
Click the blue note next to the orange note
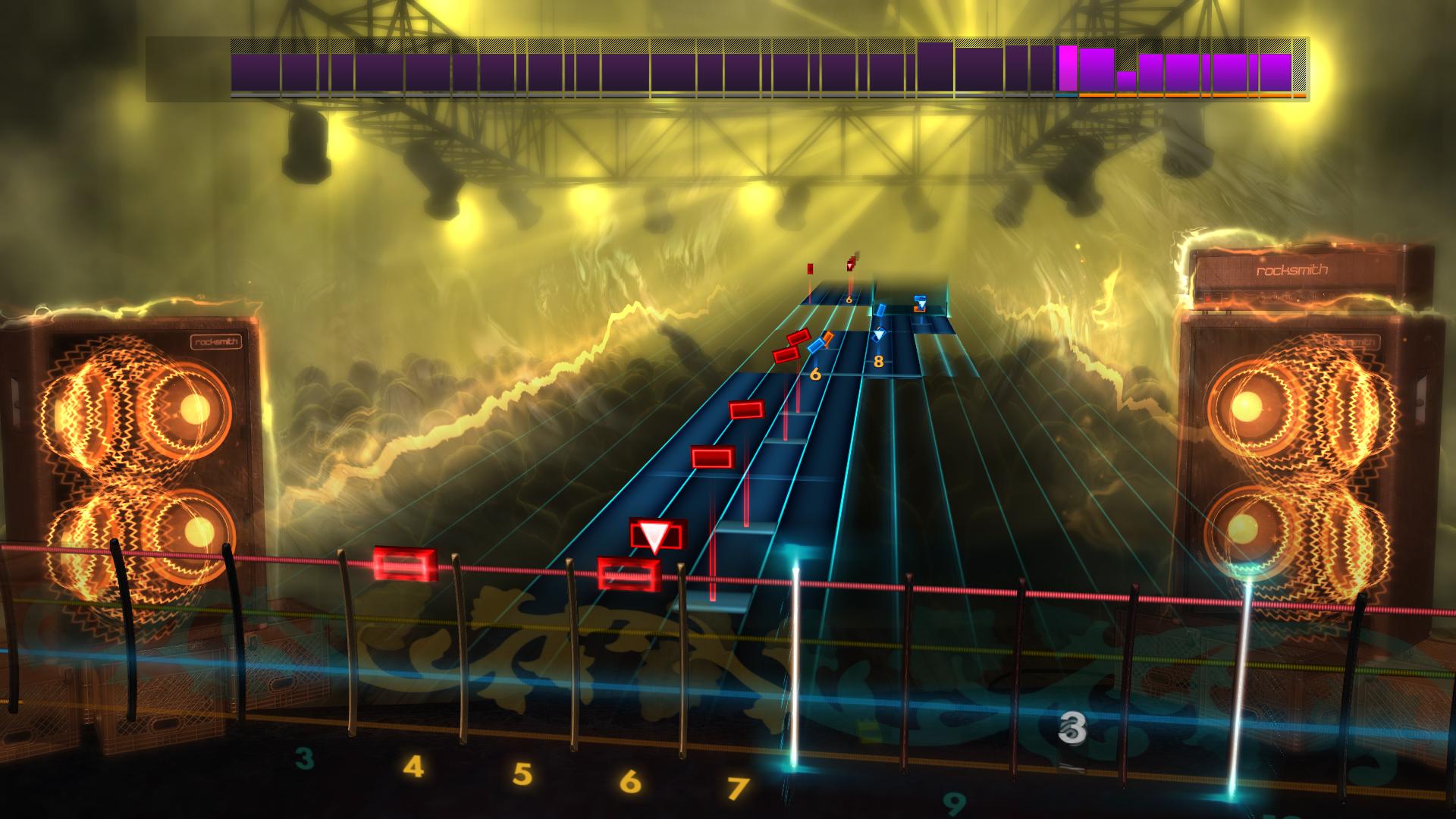coord(815,347)
